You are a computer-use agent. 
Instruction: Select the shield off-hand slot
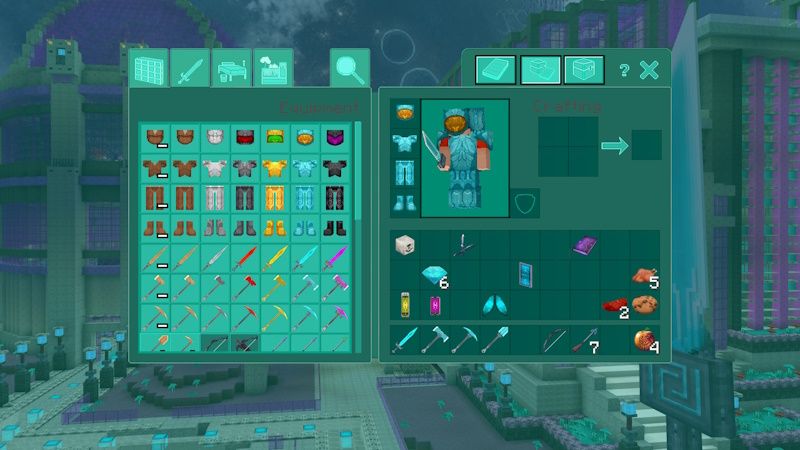525,202
